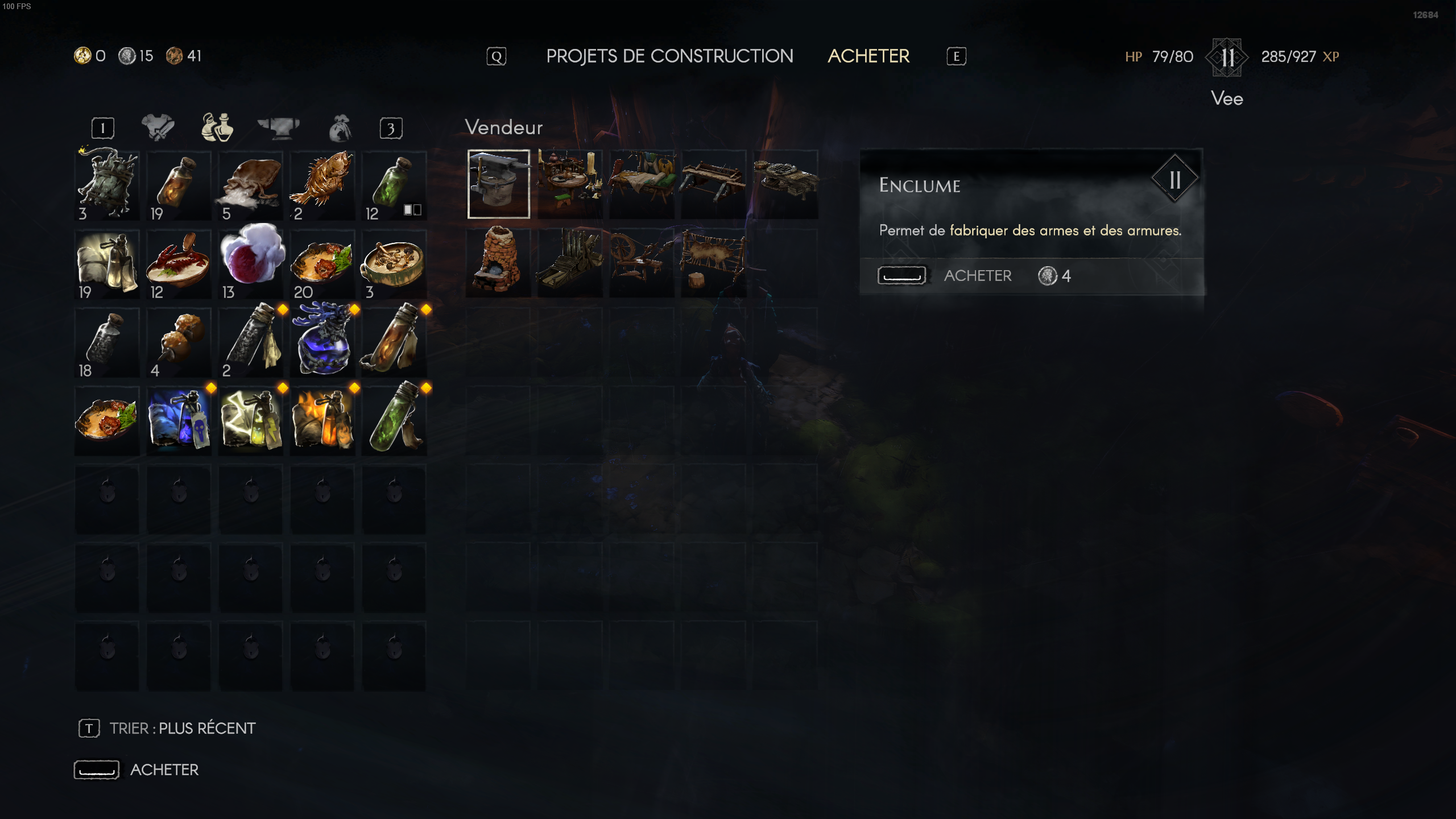Pick the brown sack with white powder
The image size is (1456, 819).
(250, 184)
